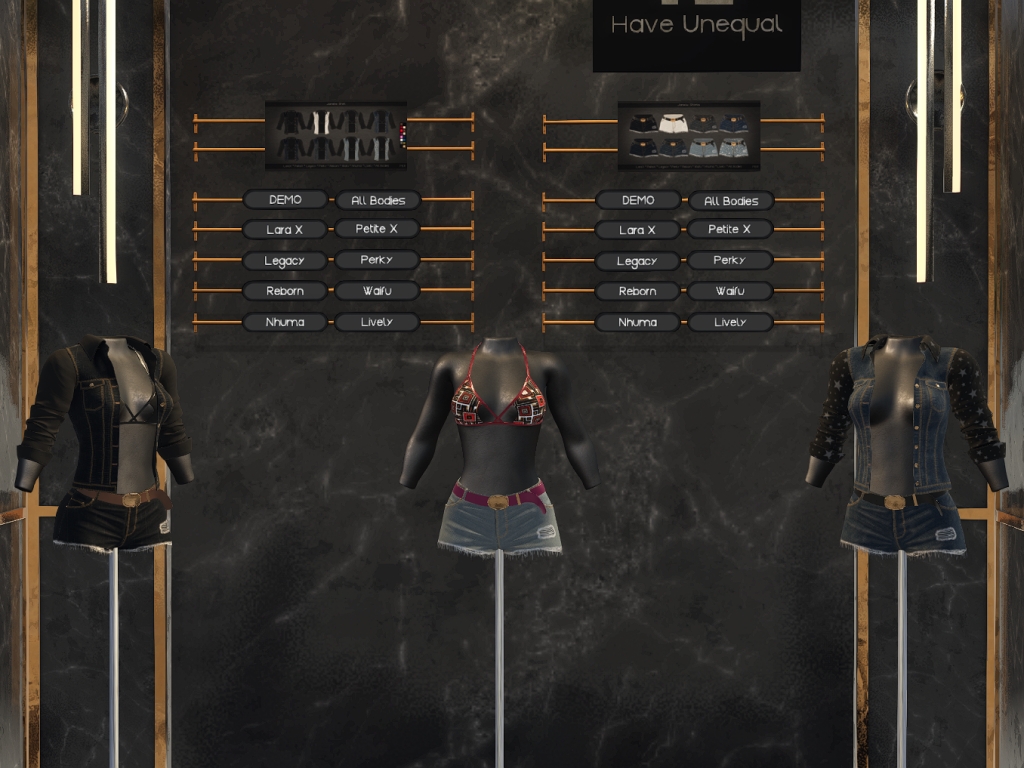Choose Waifu under the jackets display
This screenshot has height=768, width=1024.
pos(377,291)
